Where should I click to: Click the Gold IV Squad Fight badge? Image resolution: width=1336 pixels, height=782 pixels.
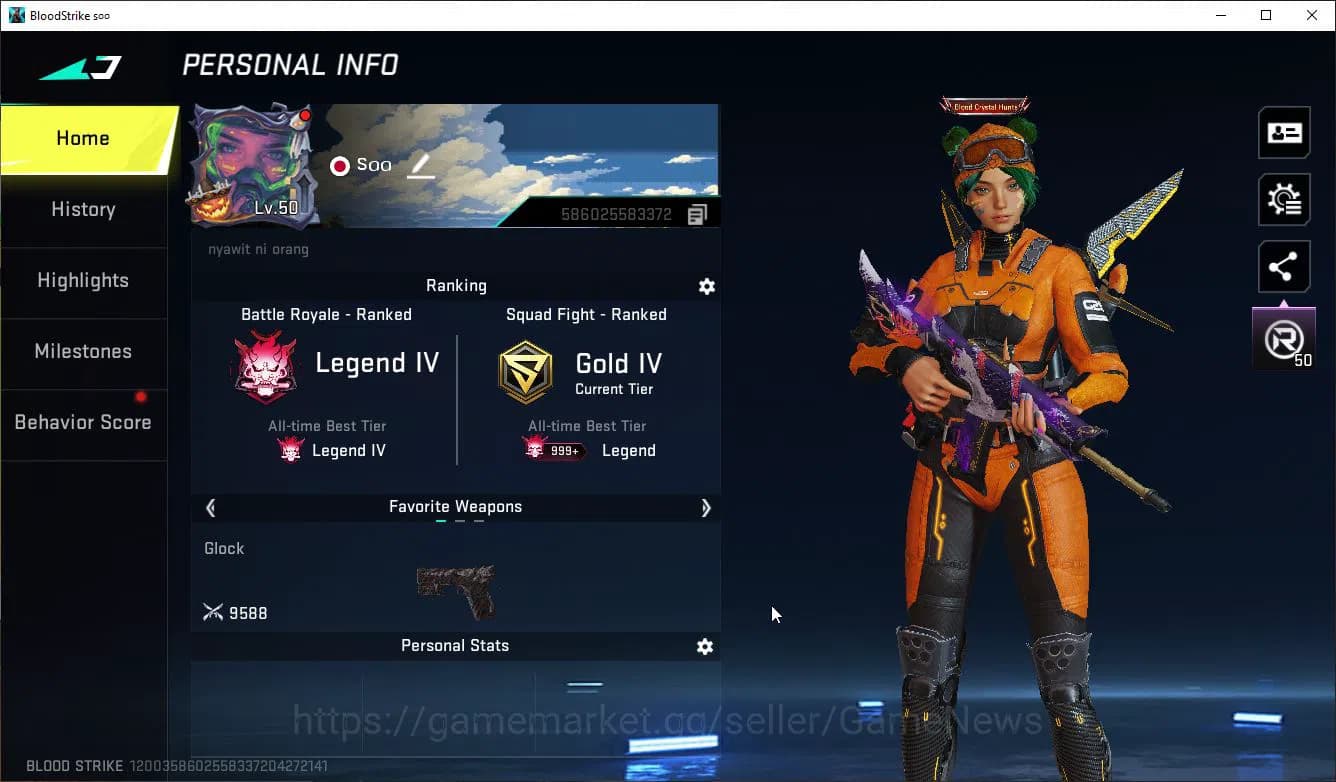click(525, 371)
